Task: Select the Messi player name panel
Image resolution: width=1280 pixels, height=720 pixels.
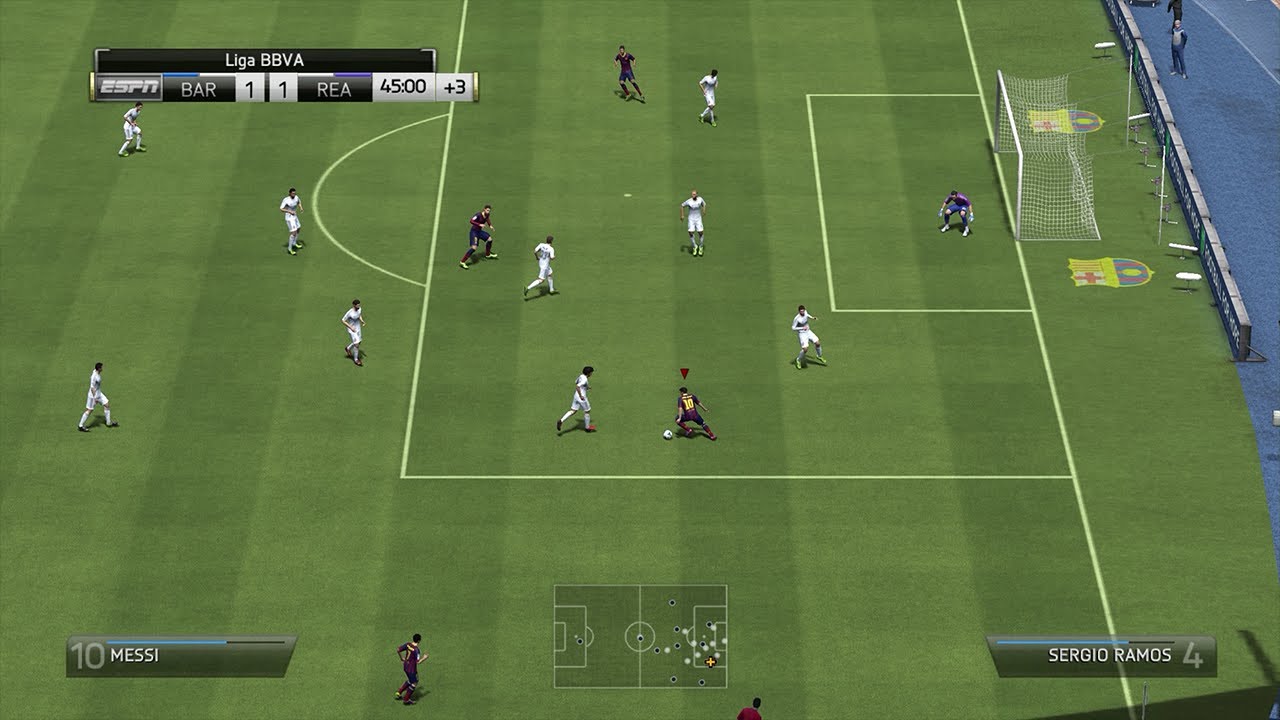Action: tap(181, 656)
